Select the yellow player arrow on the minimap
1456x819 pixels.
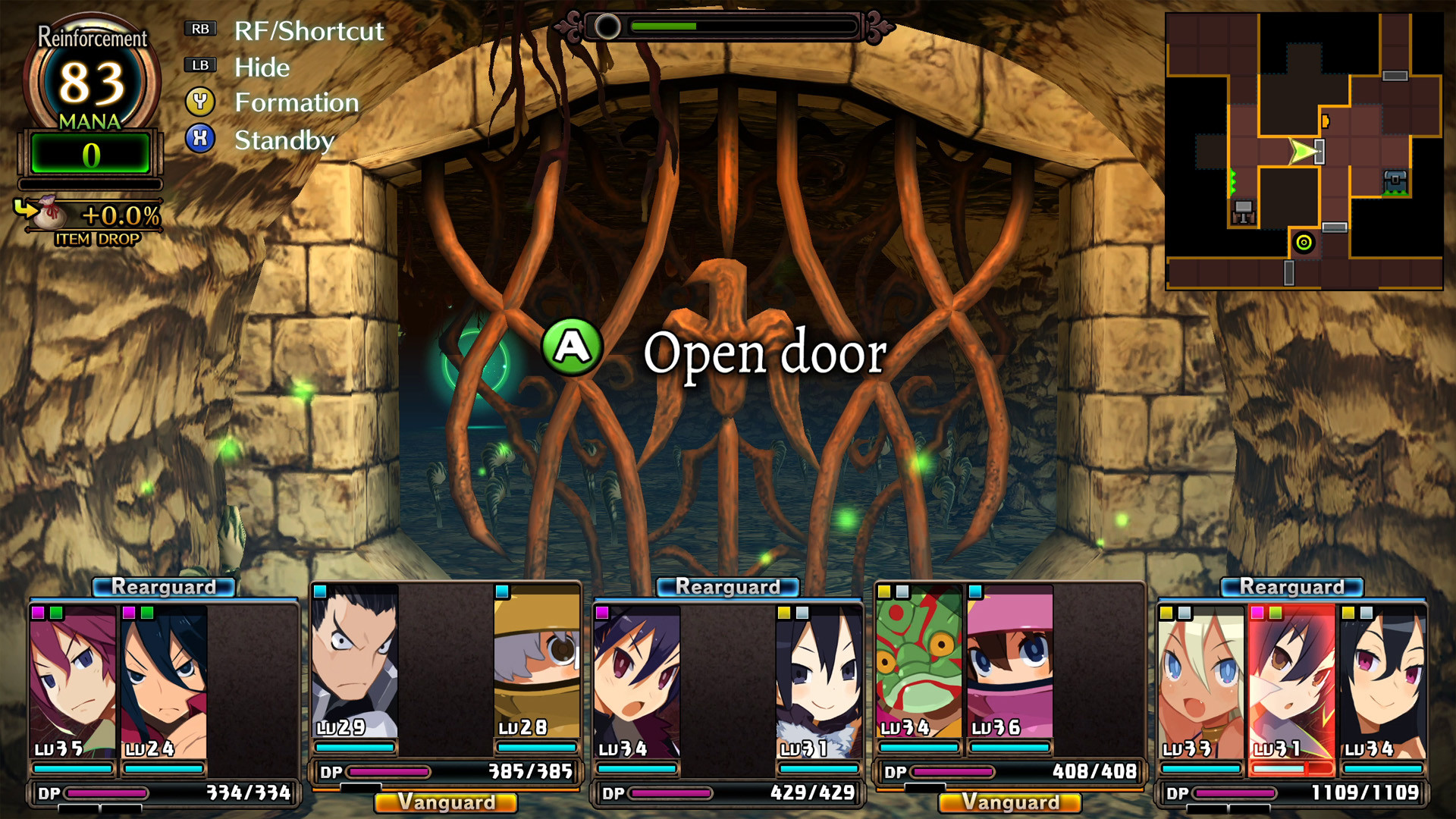pos(1301,152)
